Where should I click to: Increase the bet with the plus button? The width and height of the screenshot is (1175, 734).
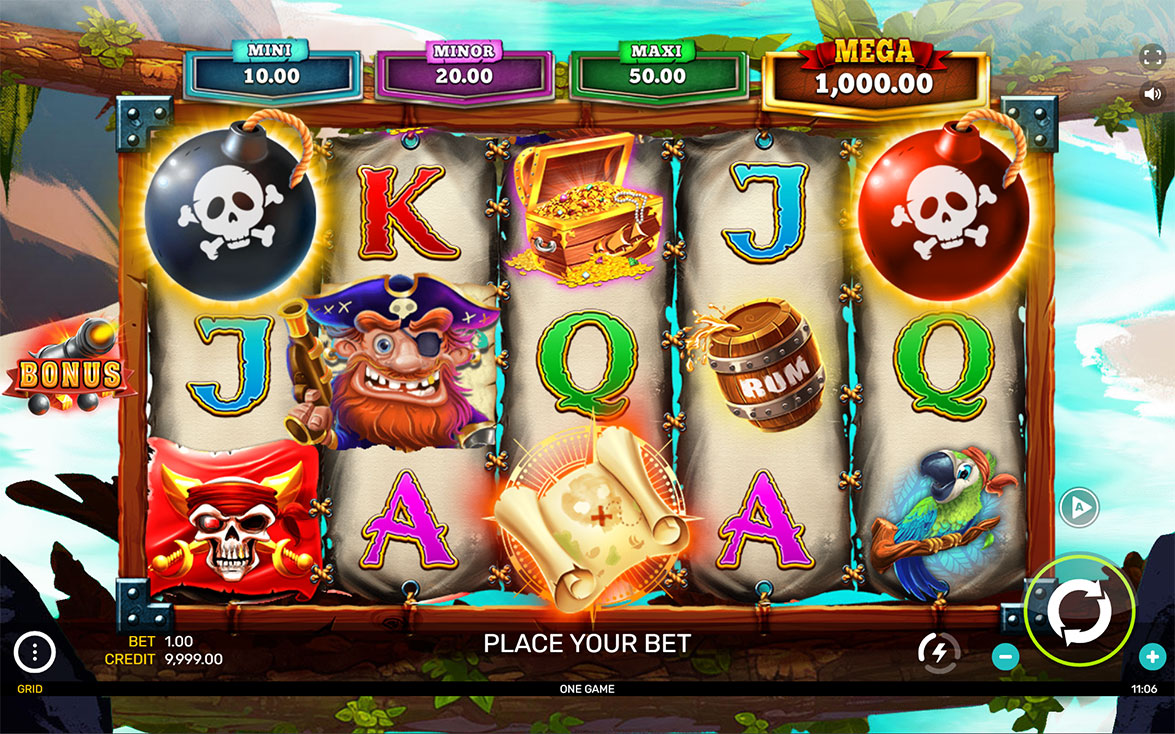1152,657
